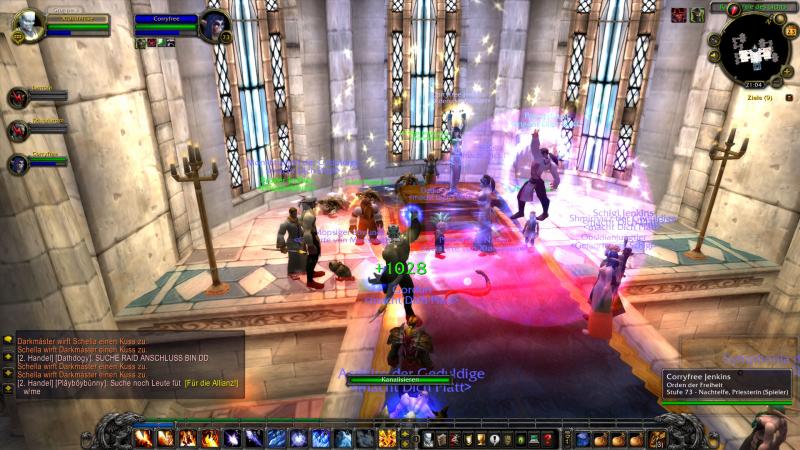
Task: Activate the first fire spell on the action bar
Action: [x=145, y=438]
